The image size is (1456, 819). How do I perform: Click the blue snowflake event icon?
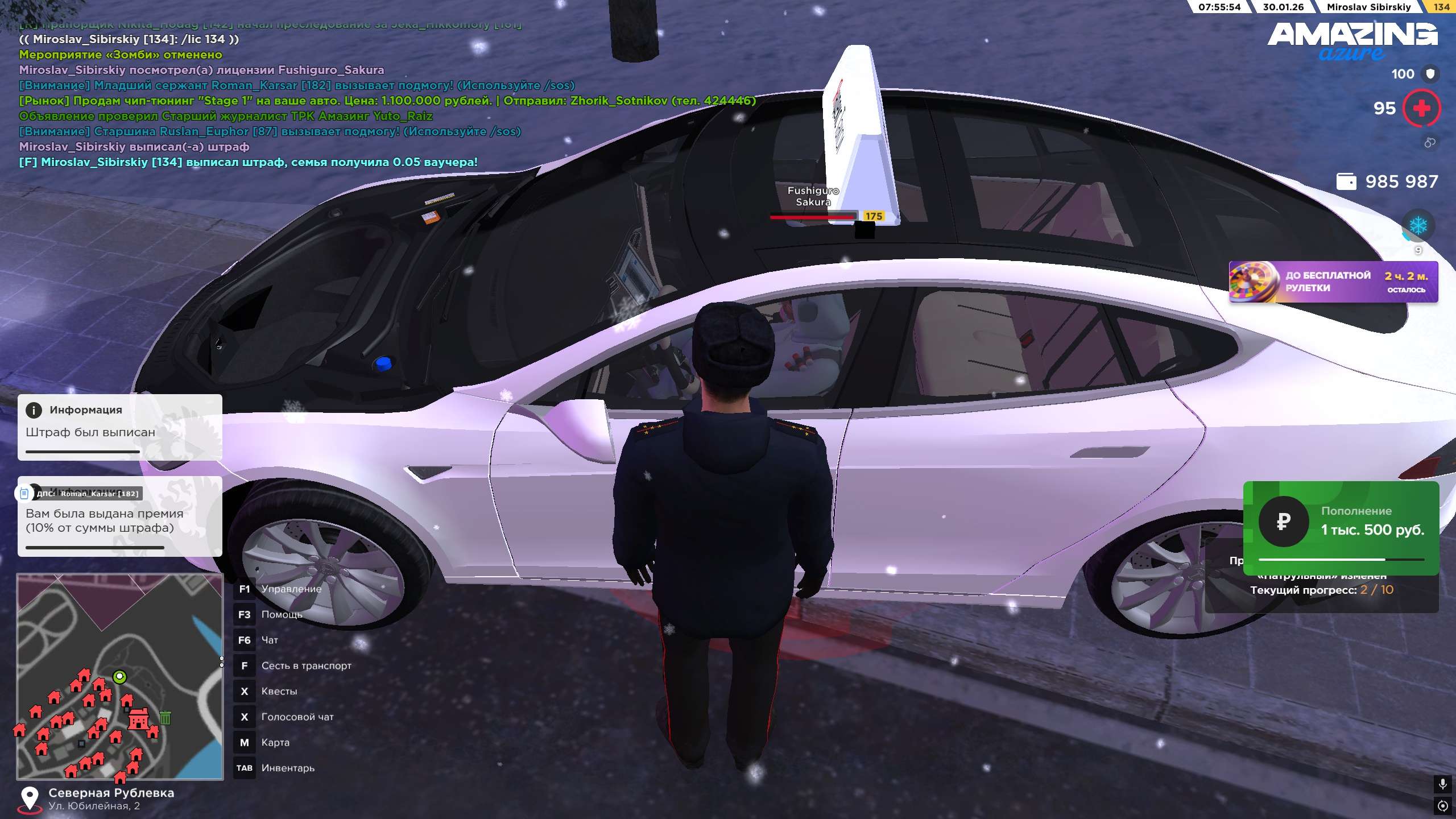coord(1418,226)
